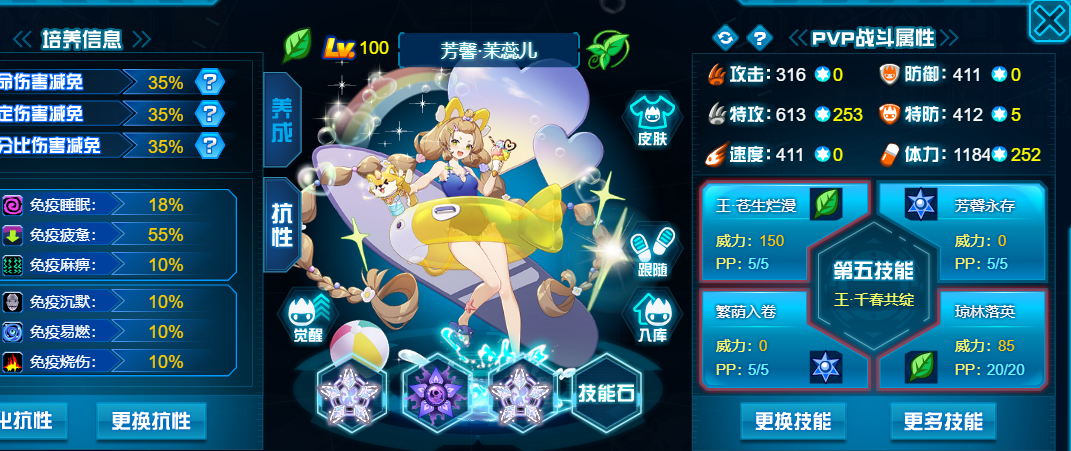Select the 芳馨永存 skill

click(960, 231)
